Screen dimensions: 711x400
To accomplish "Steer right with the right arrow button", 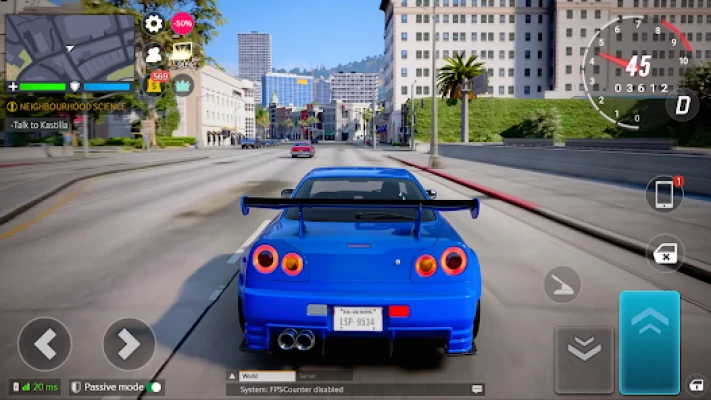I will click(129, 344).
